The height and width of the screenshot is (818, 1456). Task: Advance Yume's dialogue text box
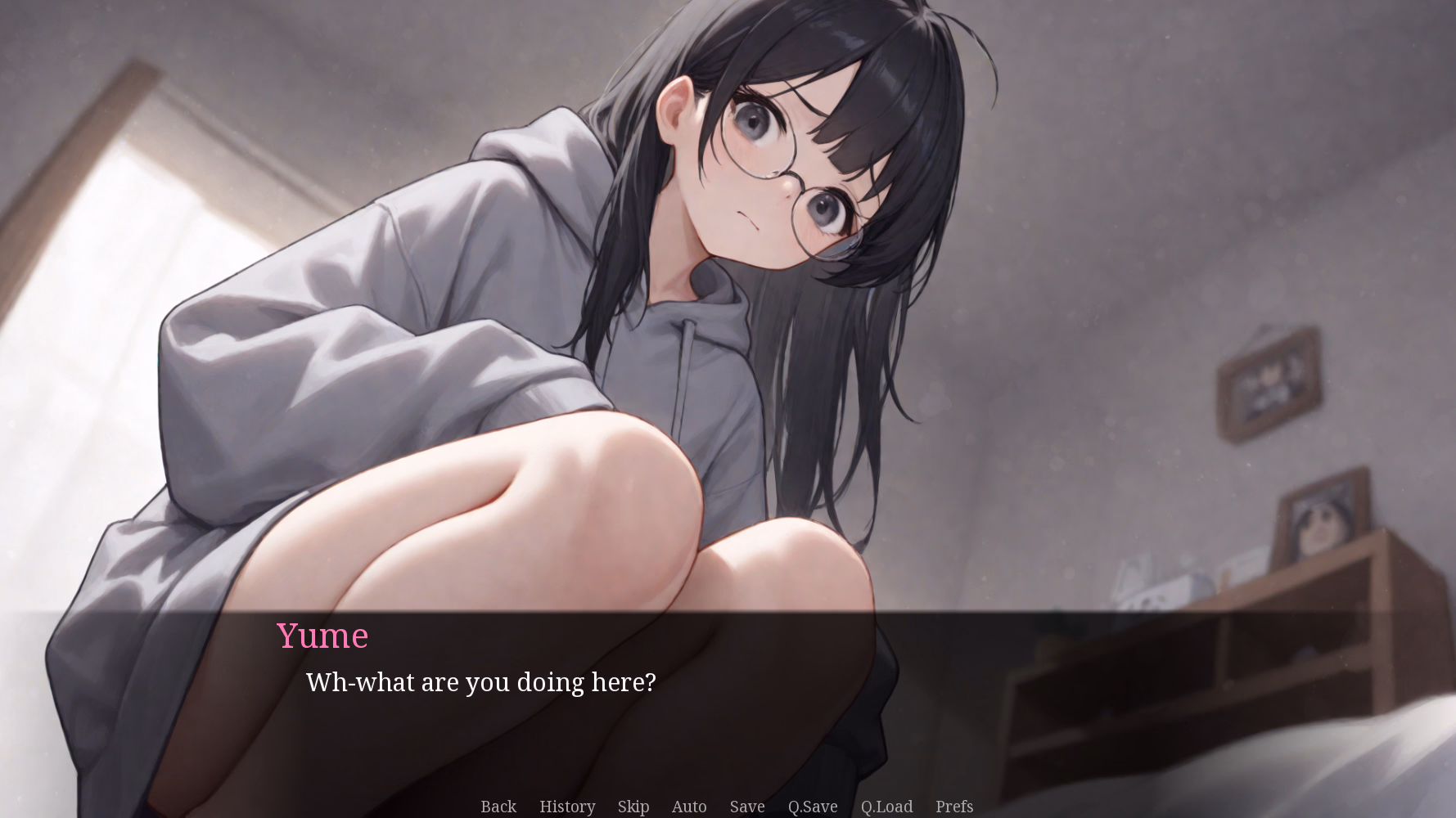[x=727, y=703]
